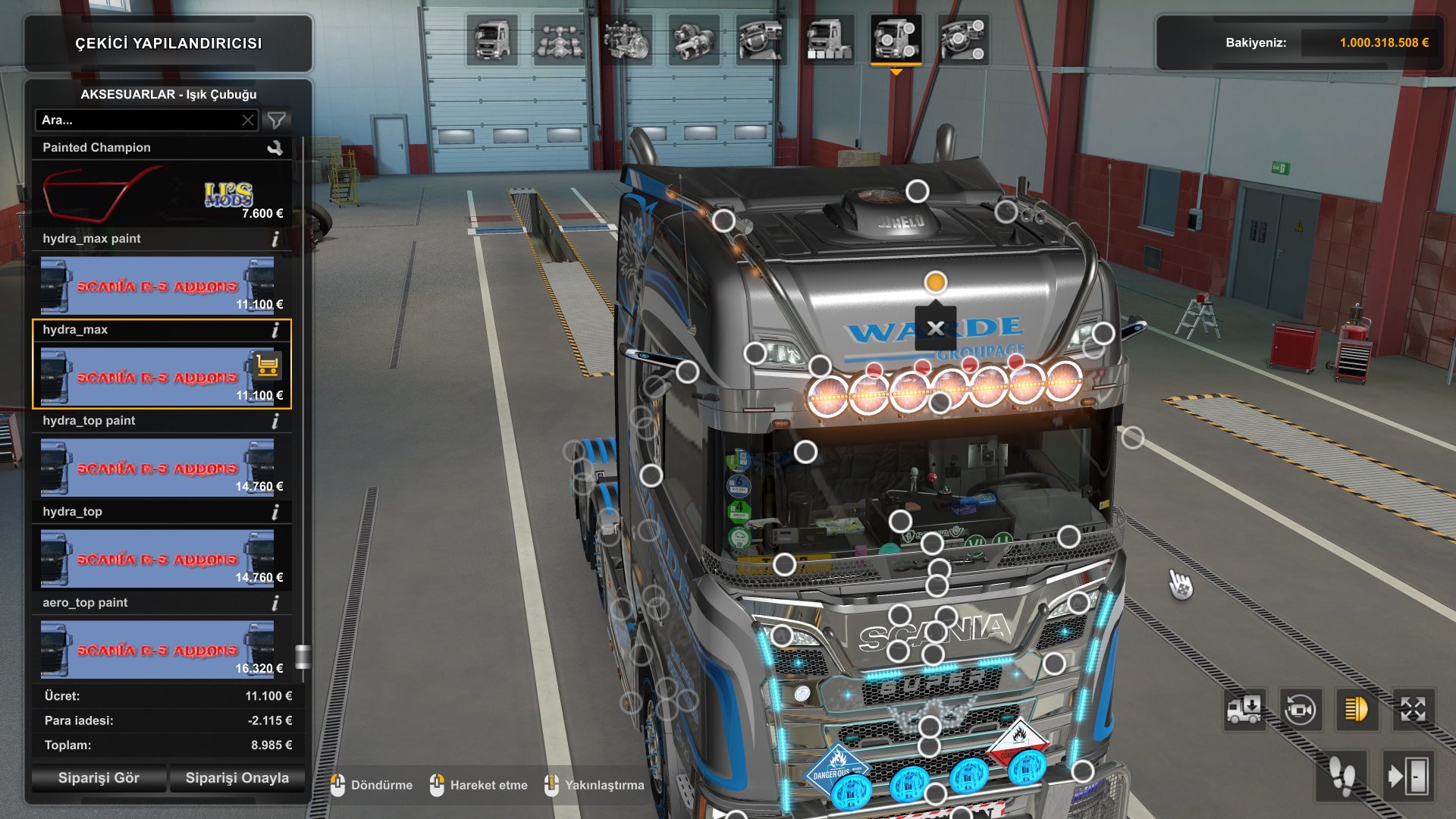The image size is (1456, 819).
Task: Exit the configurator via door icon
Action: coord(1407,777)
